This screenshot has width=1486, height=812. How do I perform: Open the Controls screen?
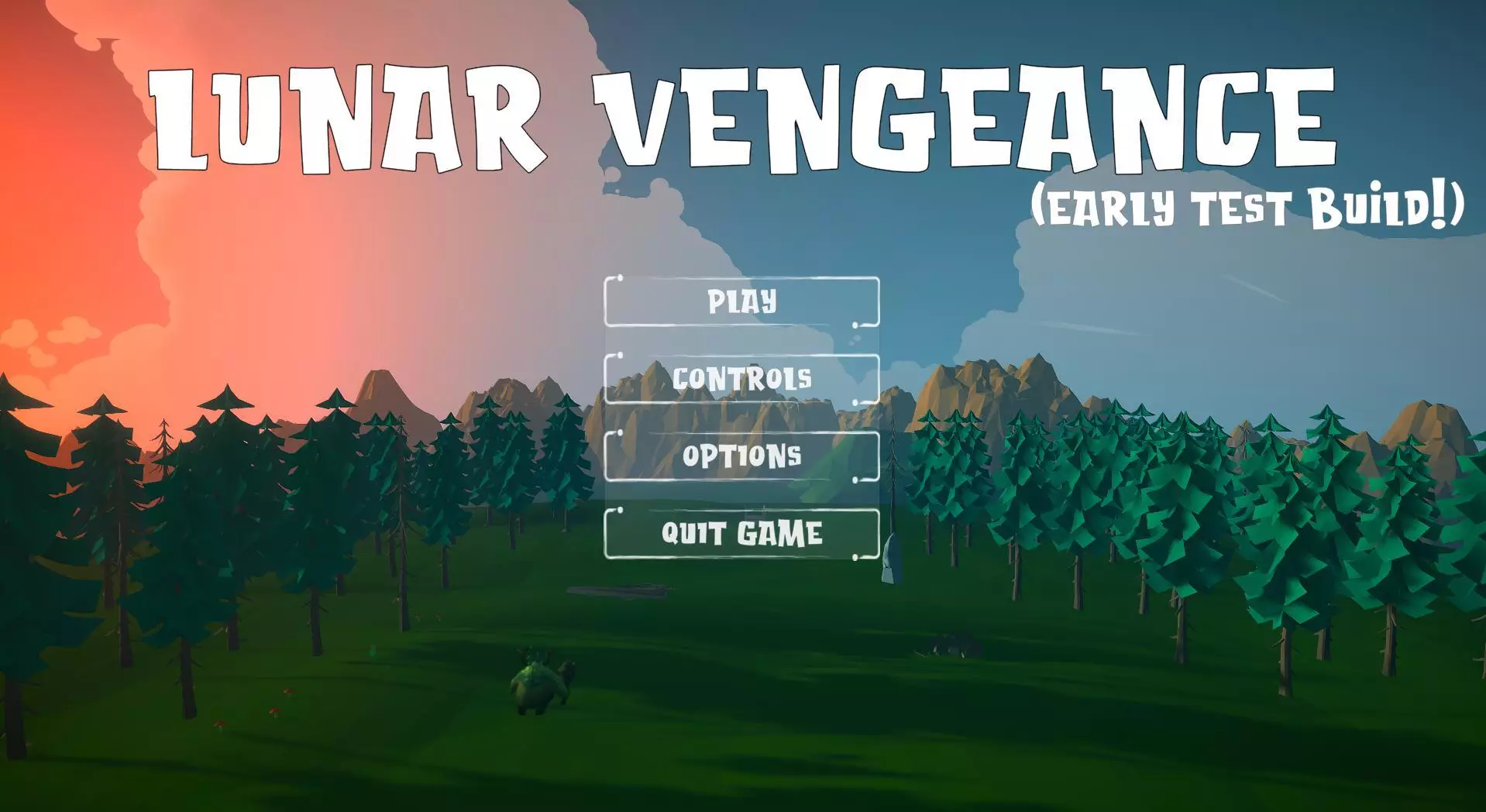(741, 380)
